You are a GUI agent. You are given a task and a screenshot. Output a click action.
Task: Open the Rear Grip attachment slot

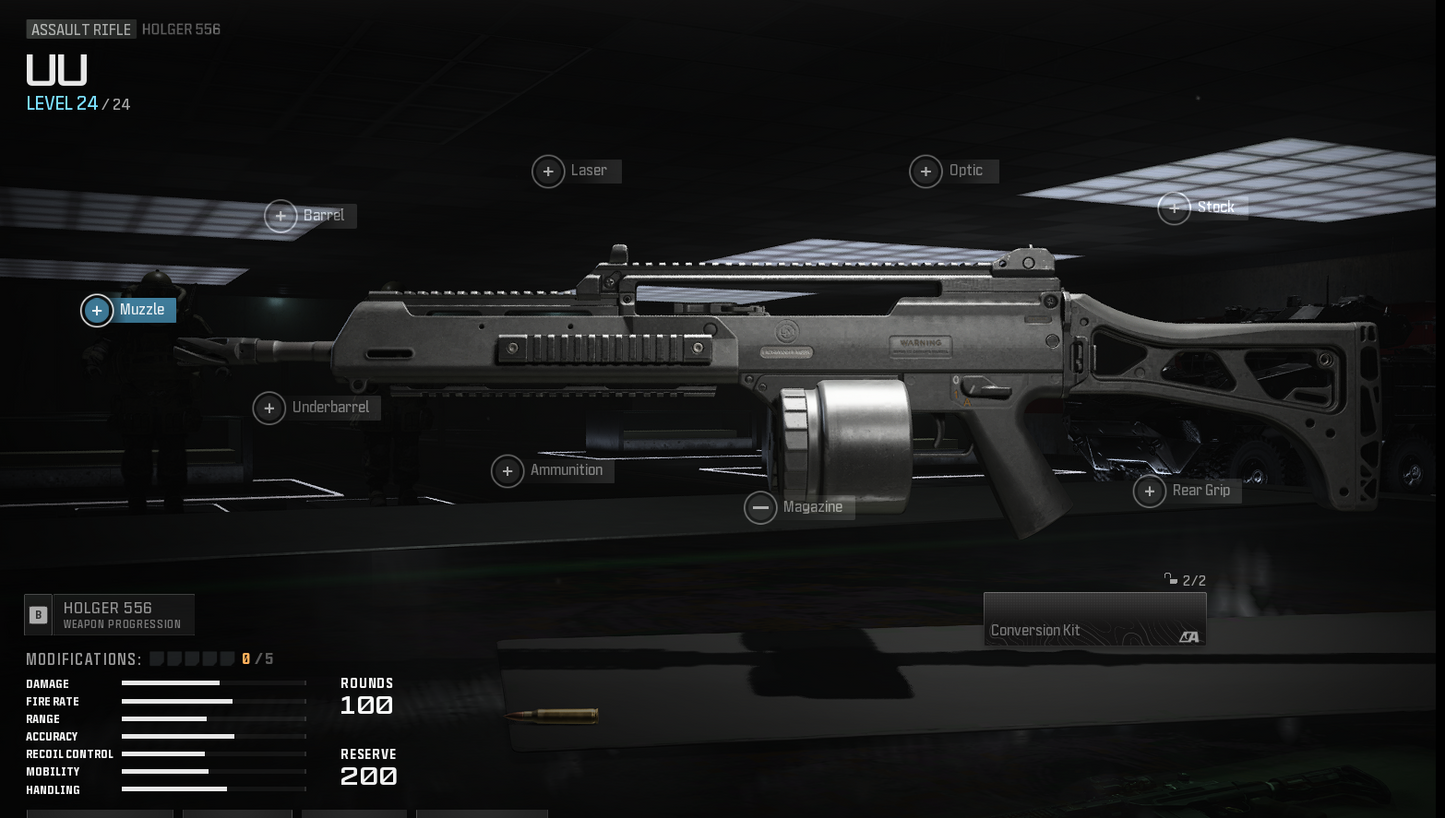[1148, 491]
